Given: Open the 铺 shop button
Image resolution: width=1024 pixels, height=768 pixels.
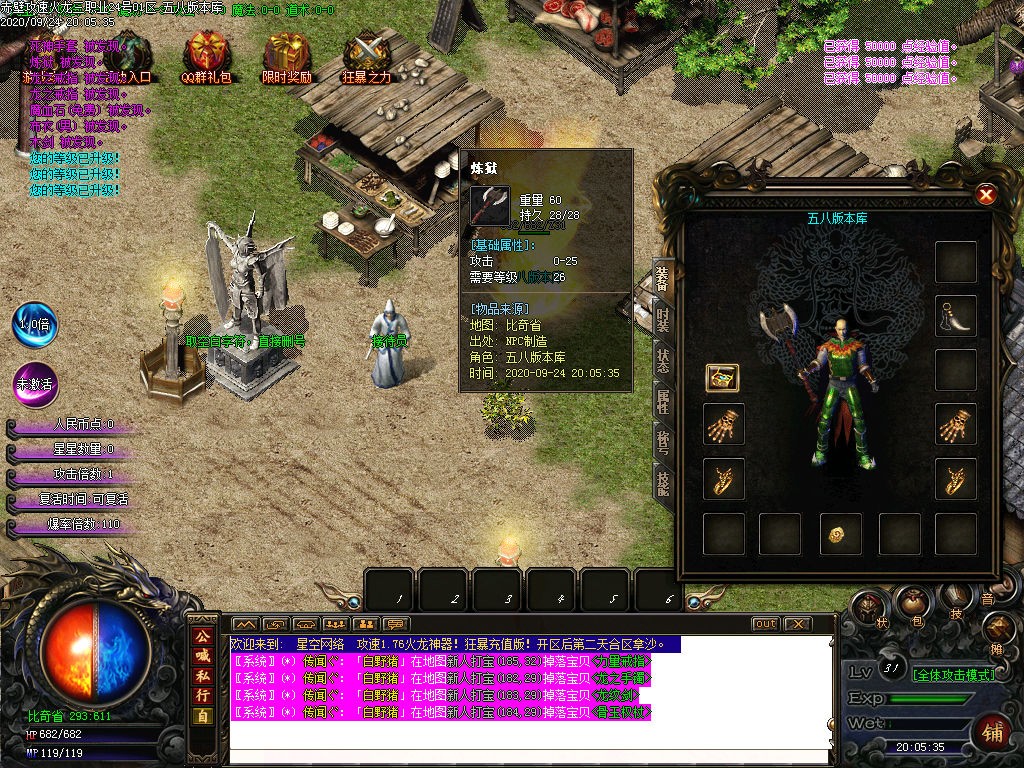Looking at the screenshot, I should coord(991,731).
